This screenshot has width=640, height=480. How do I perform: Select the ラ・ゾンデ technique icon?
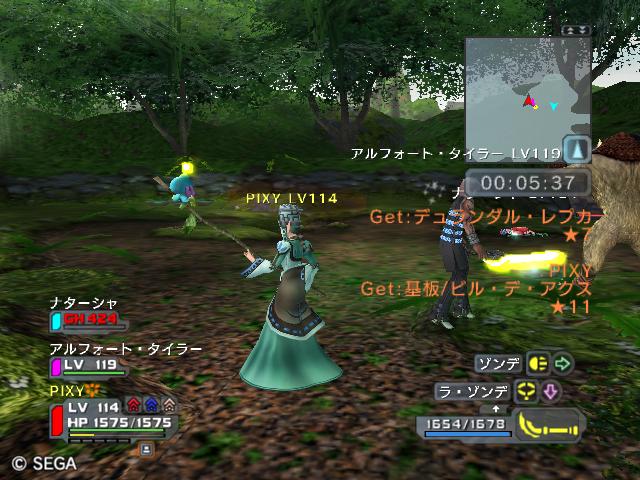coord(527,392)
